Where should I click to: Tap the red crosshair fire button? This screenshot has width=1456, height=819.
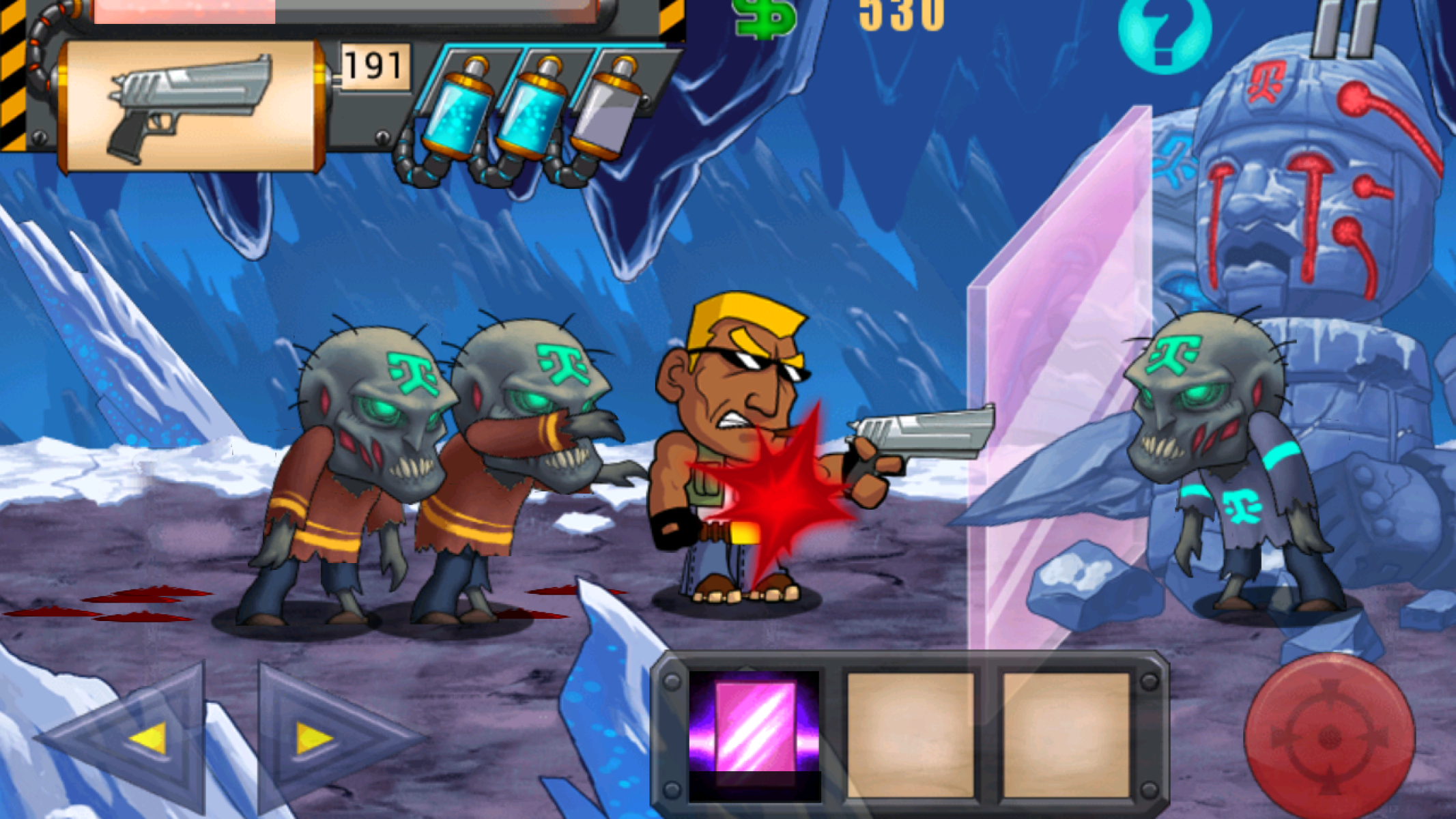(x=1328, y=736)
